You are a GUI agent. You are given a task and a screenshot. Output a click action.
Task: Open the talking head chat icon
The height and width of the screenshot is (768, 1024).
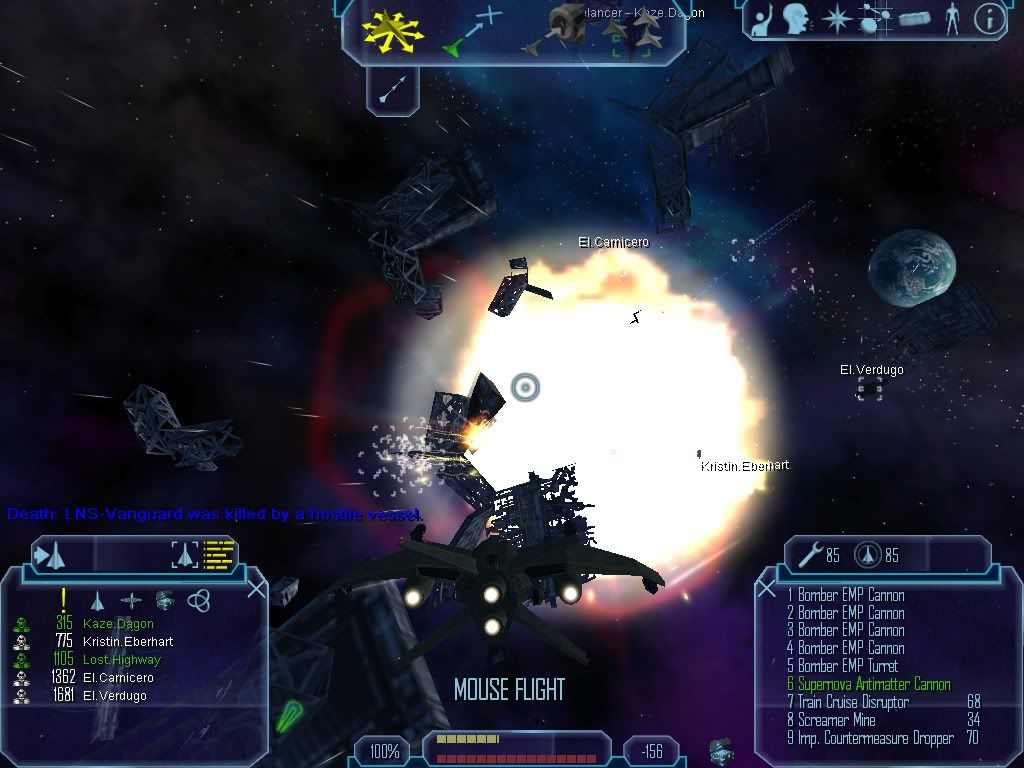(x=796, y=19)
